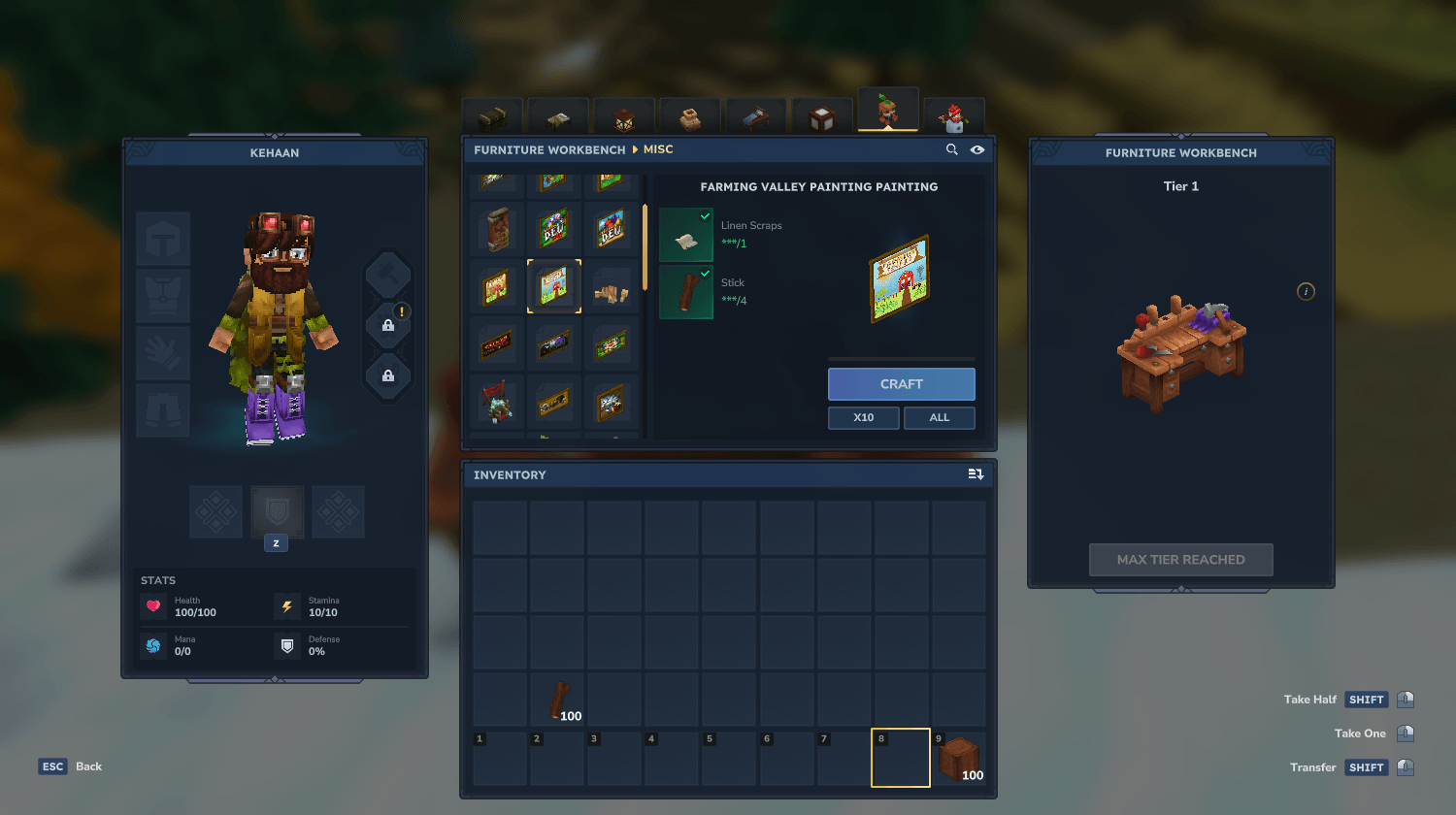Open the lantern lighting tab

pyautogui.click(x=623, y=117)
